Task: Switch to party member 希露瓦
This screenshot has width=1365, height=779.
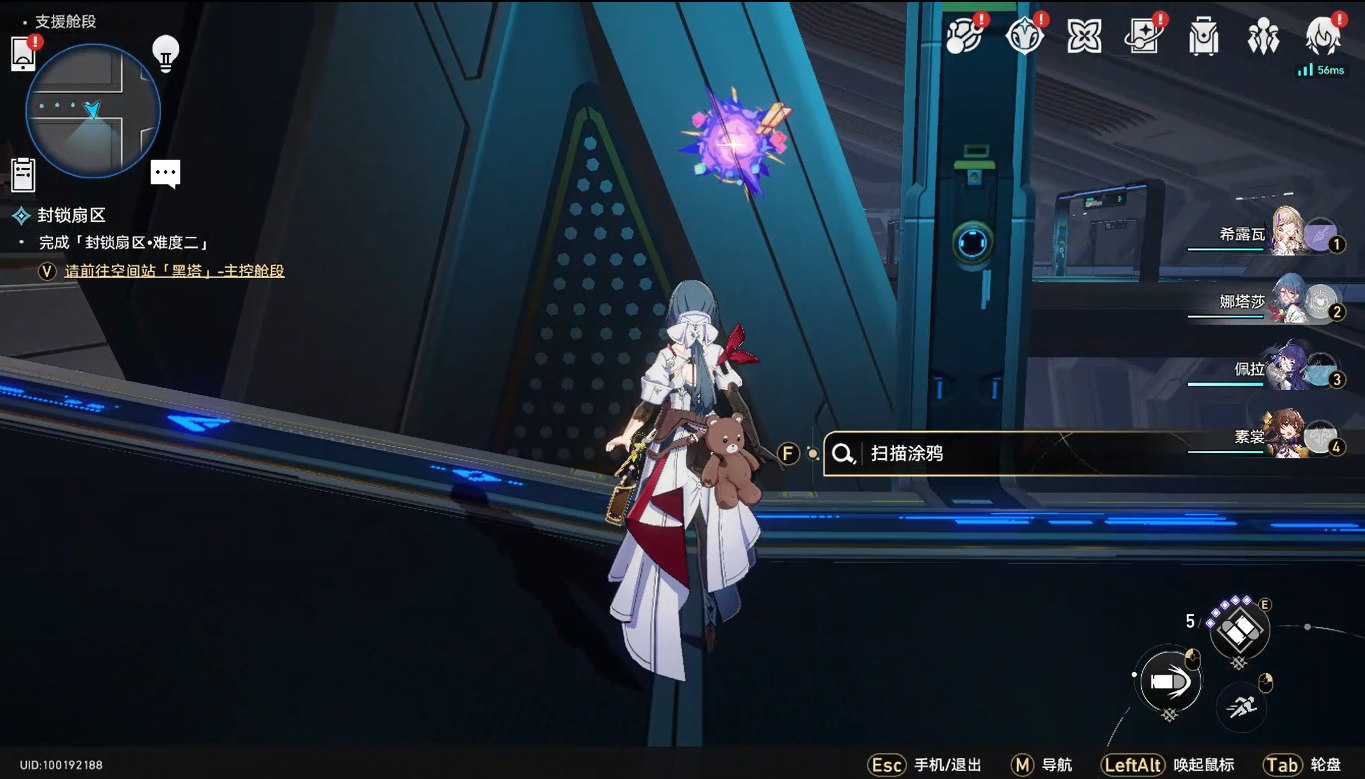Action: click(1290, 235)
